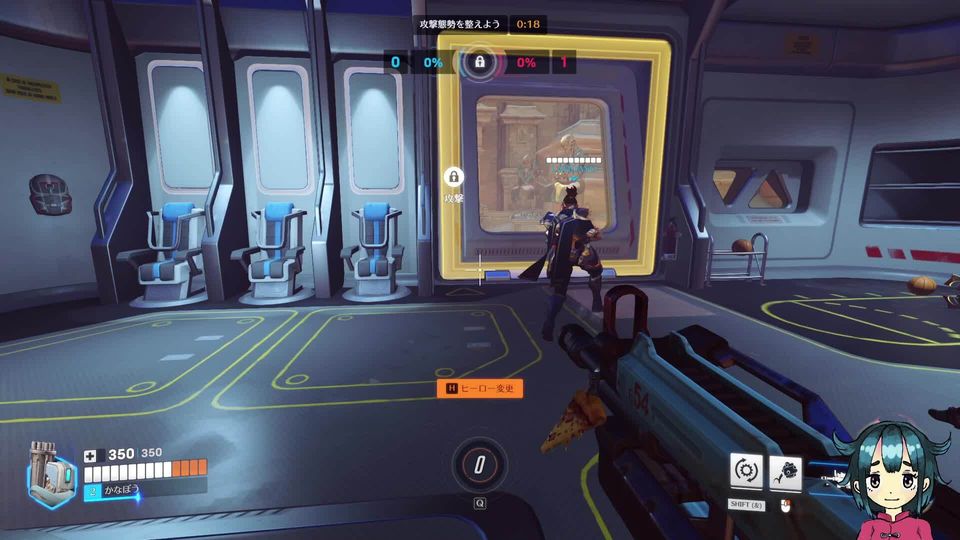Select the padlock attack waypoint marker
Image resolution: width=960 pixels, height=540 pixels.
click(x=454, y=177)
